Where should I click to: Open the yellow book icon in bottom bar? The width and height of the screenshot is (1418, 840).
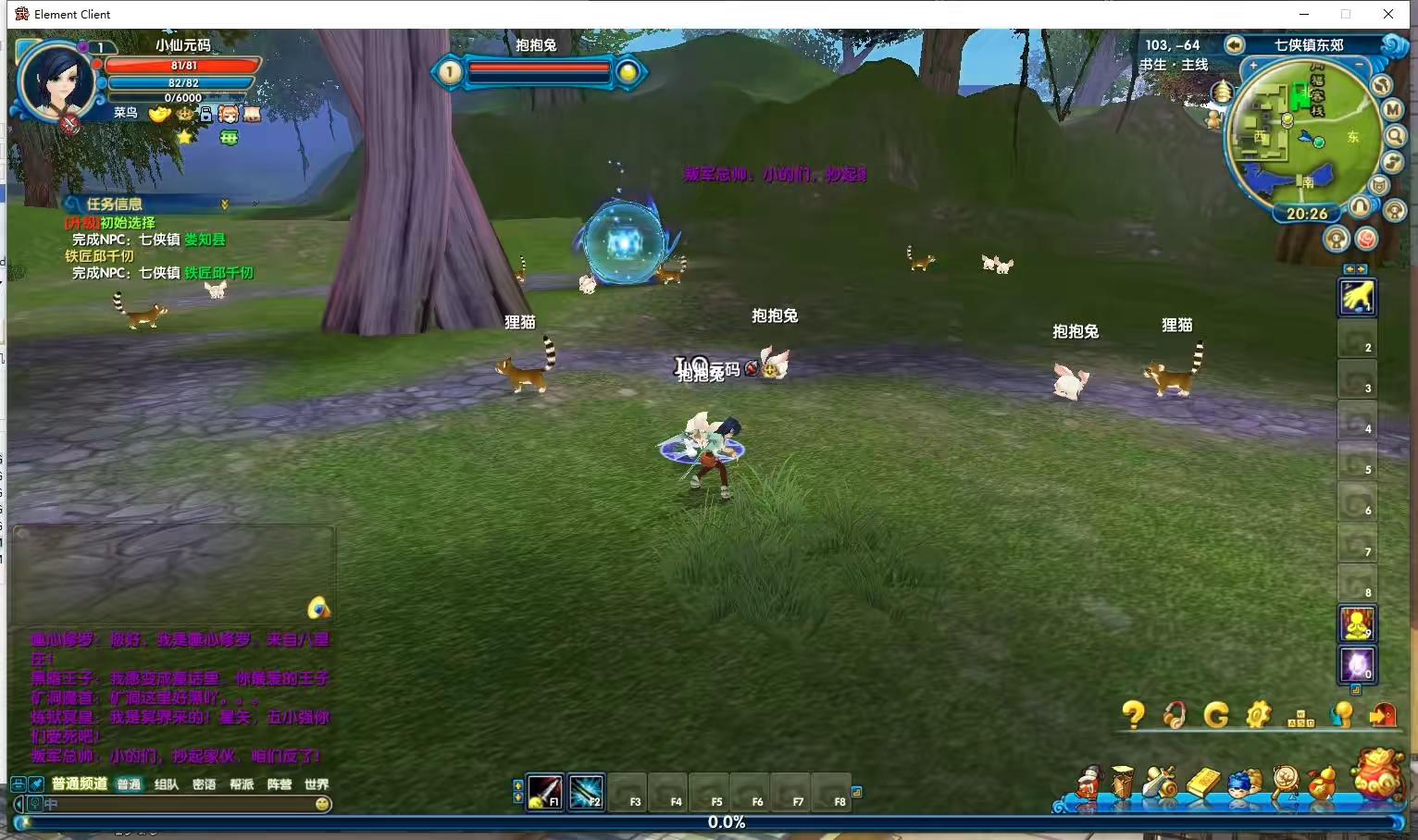pyautogui.click(x=1203, y=783)
